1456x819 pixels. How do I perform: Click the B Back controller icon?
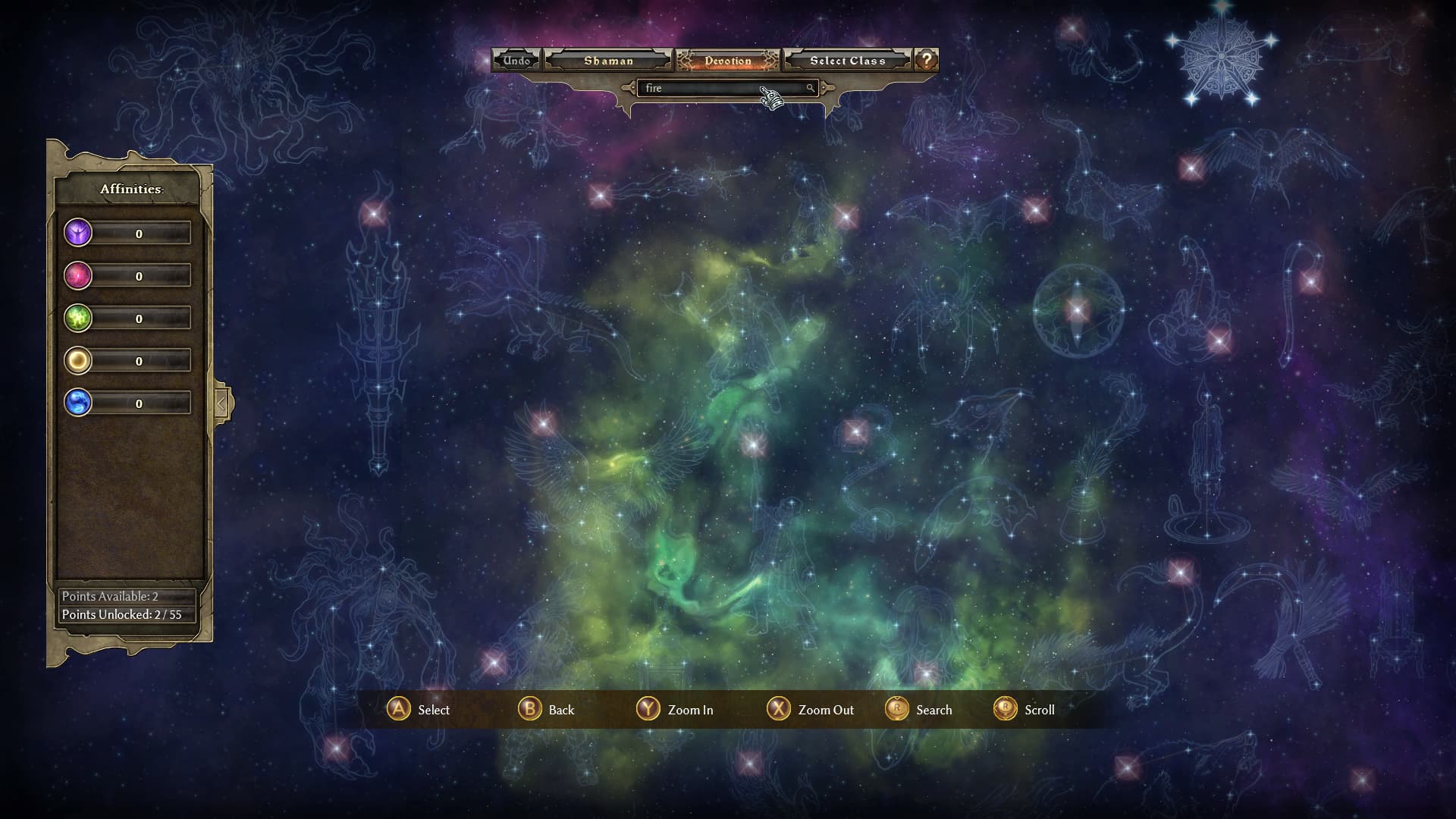click(x=529, y=710)
